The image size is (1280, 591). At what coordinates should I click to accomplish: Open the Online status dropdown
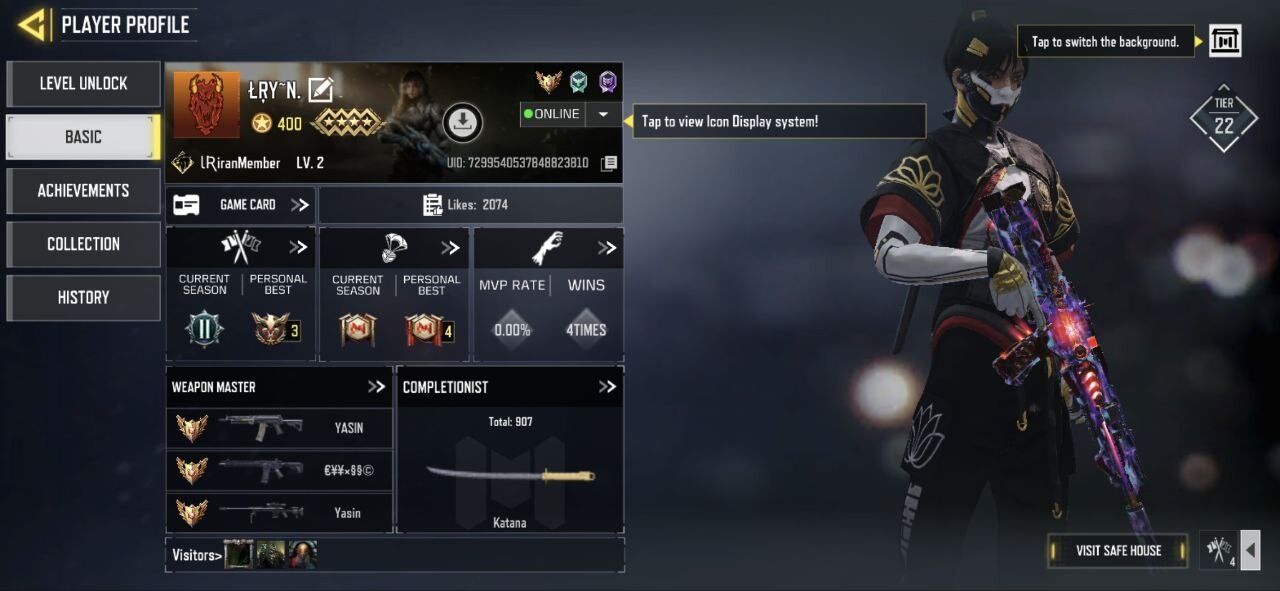[x=603, y=114]
